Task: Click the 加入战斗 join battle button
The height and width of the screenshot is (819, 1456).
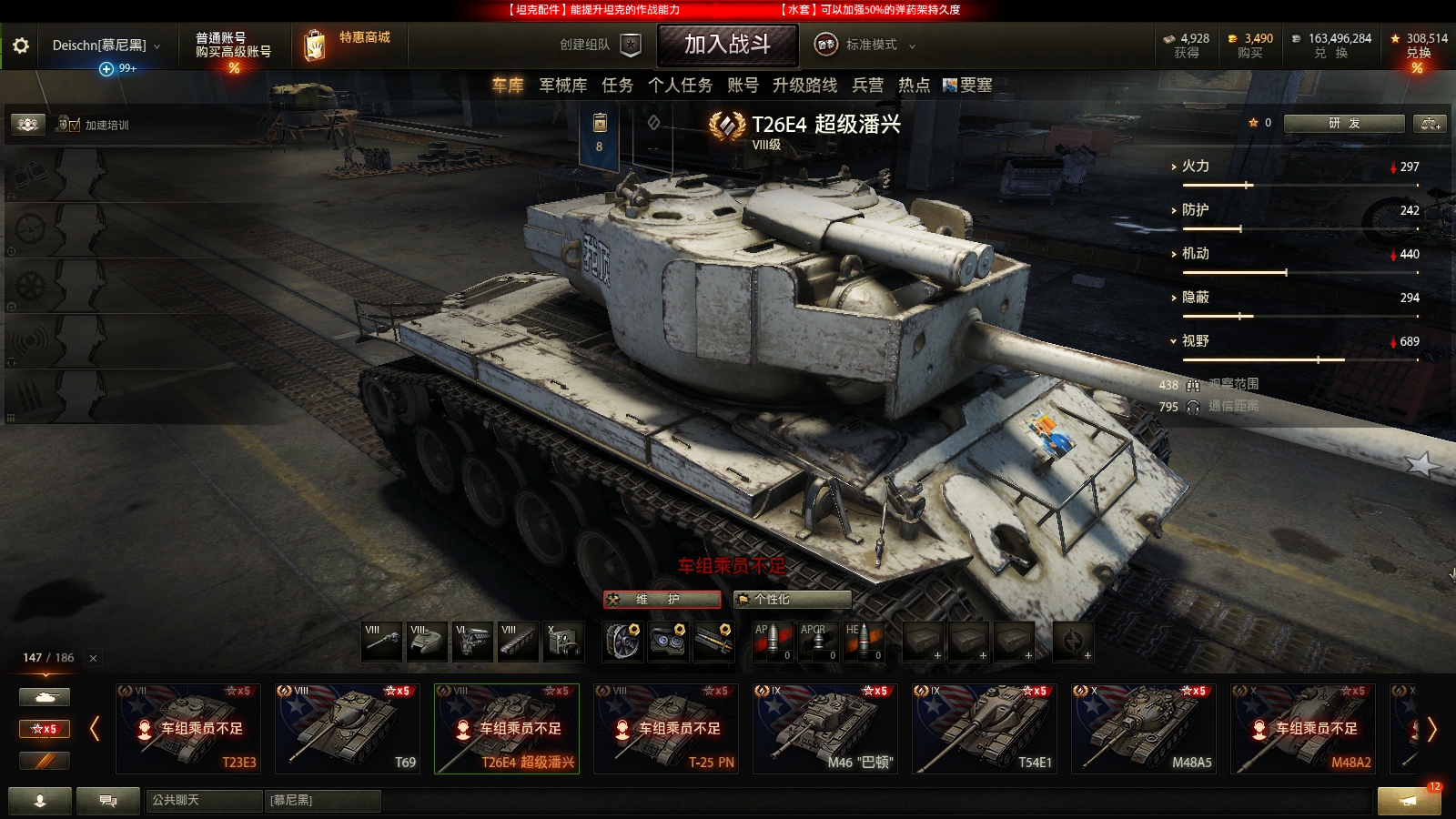Action: [728, 45]
